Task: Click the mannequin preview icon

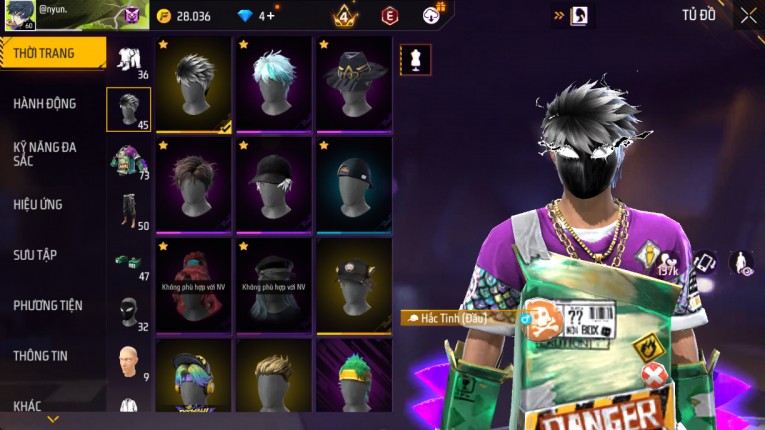Action: [x=415, y=59]
